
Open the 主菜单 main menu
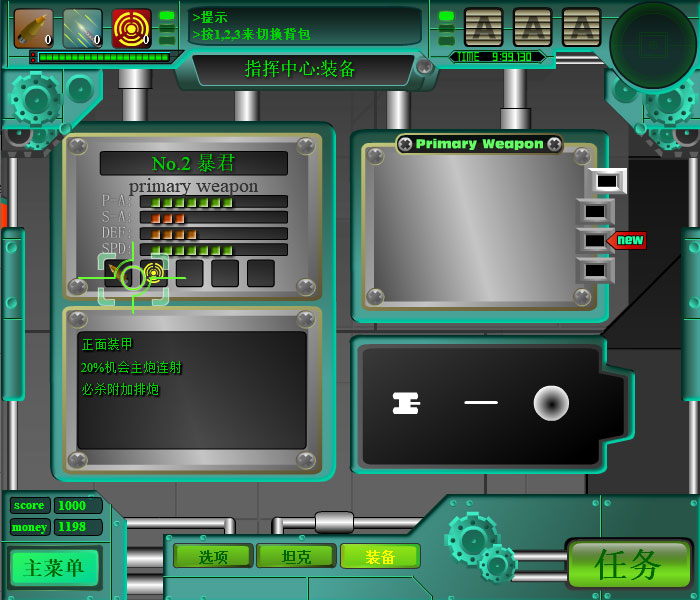pyautogui.click(x=54, y=568)
